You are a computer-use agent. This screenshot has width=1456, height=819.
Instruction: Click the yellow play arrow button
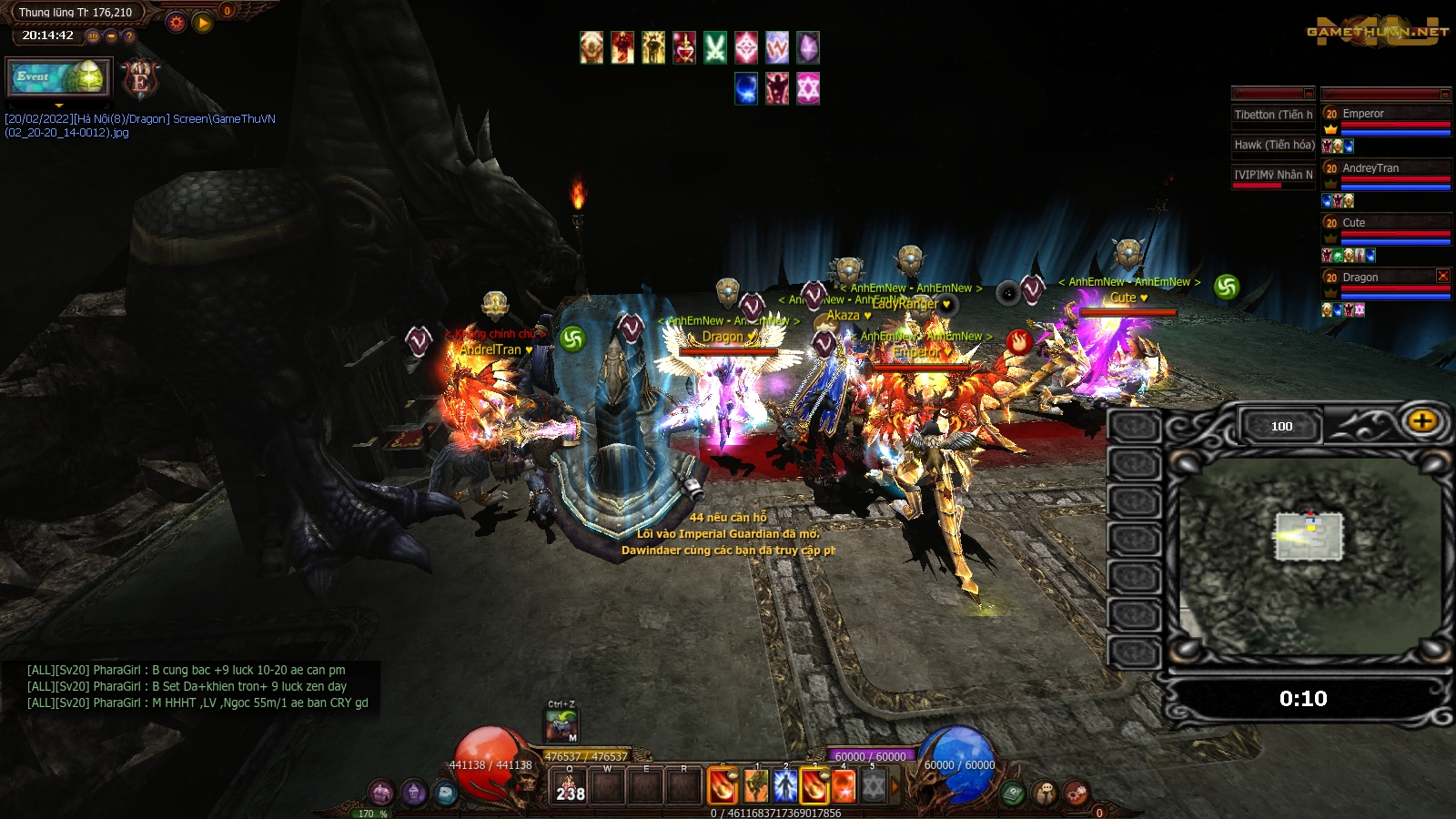[x=203, y=23]
